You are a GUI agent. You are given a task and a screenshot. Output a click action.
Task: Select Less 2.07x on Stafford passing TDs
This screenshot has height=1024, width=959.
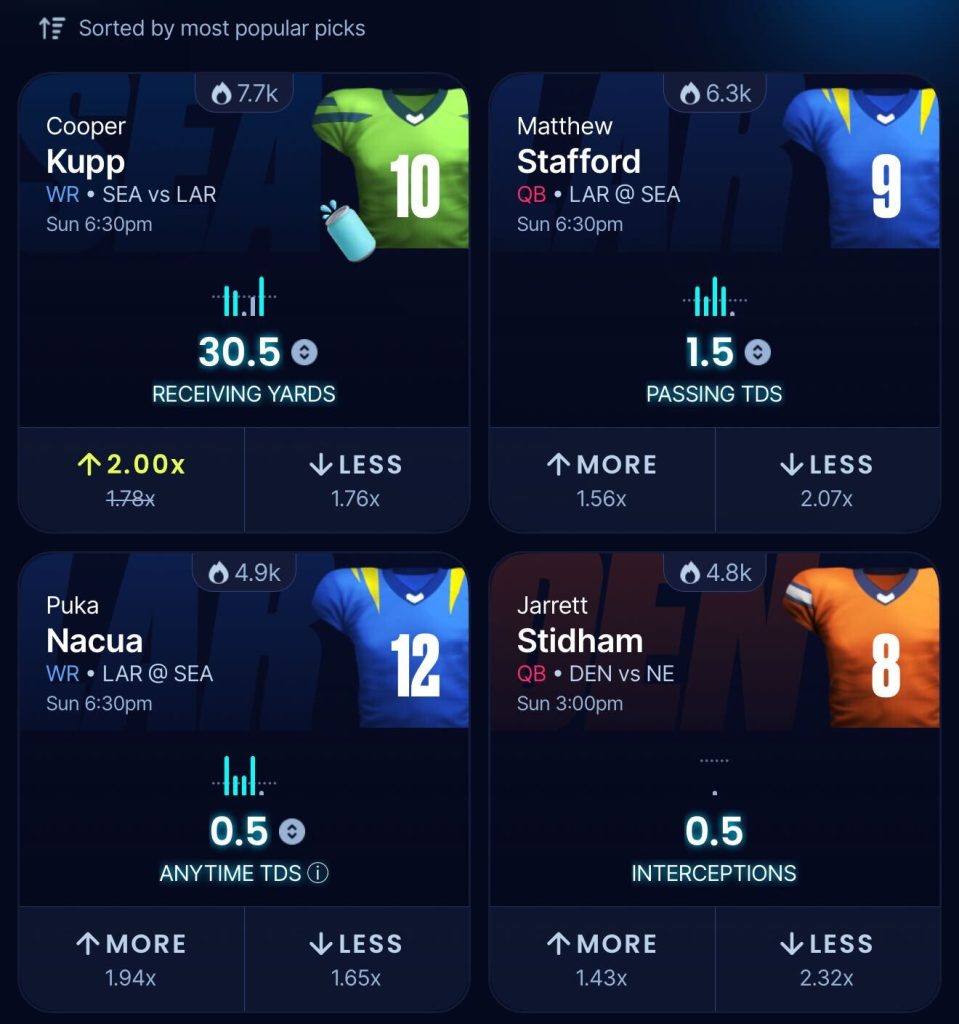tap(826, 478)
